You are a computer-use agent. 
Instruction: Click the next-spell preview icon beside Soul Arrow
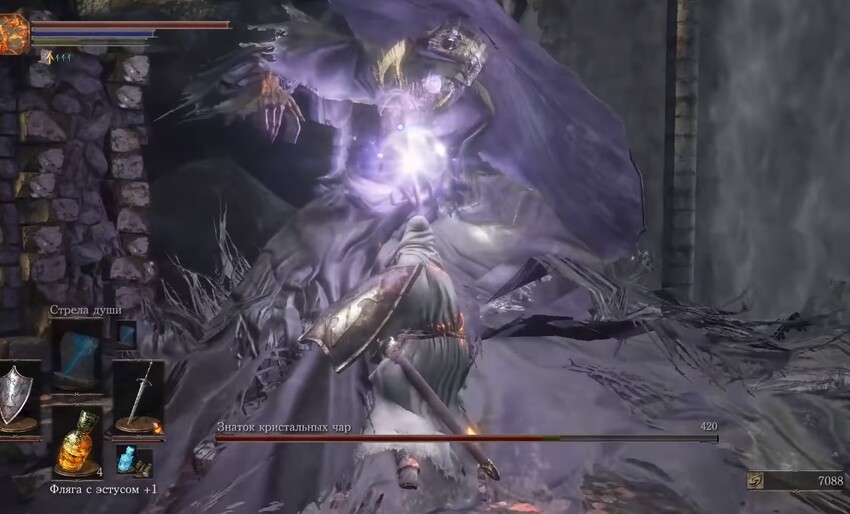[126, 334]
